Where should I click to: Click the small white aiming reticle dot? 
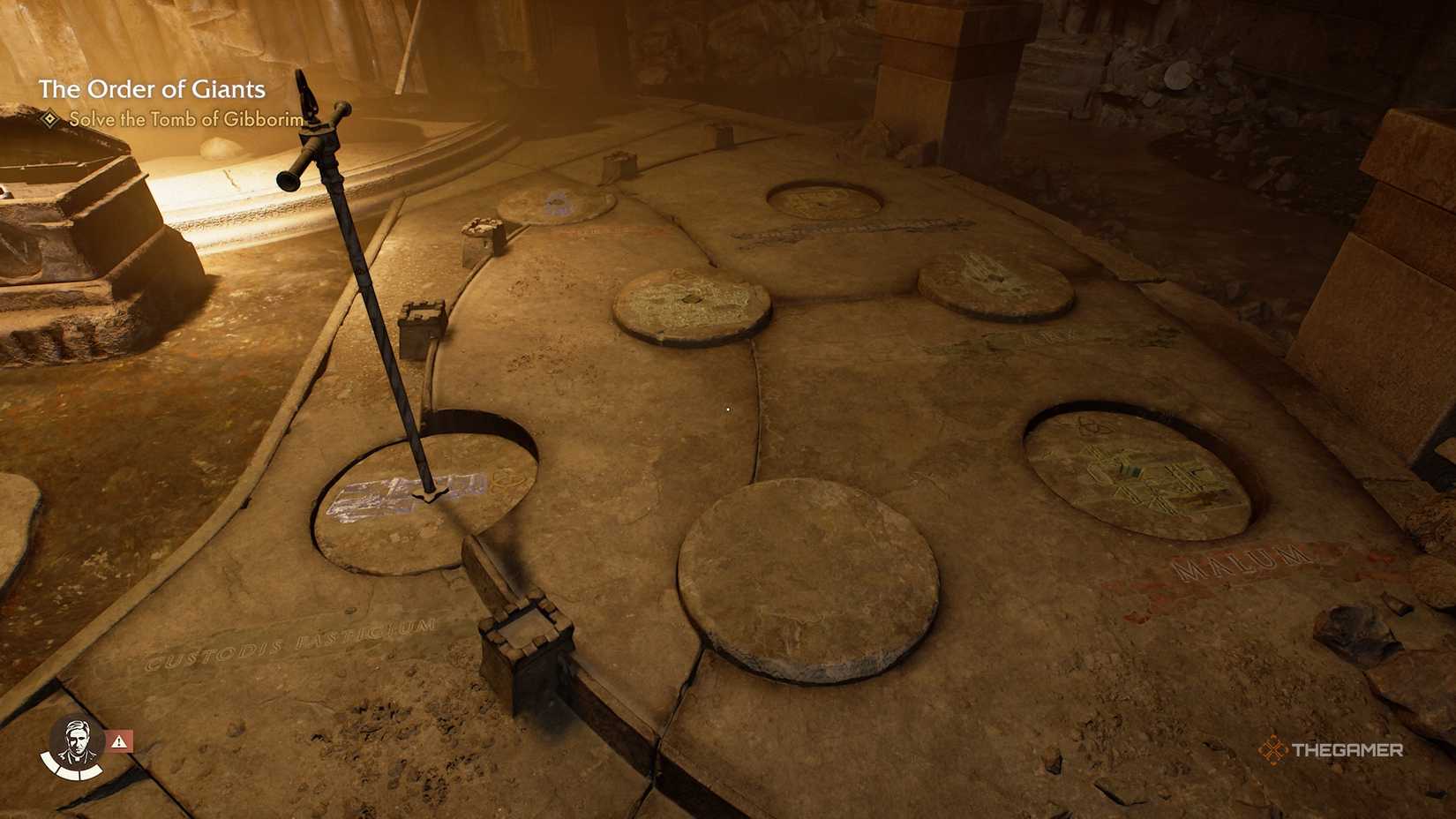pyautogui.click(x=727, y=409)
